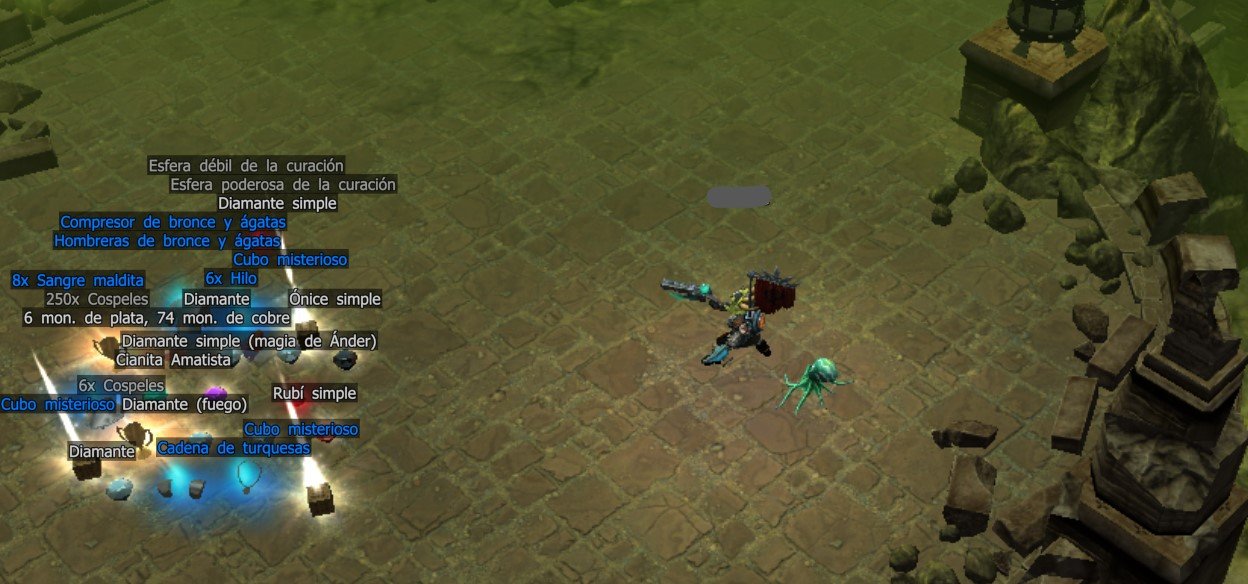The height and width of the screenshot is (584, 1248).
Task: Grab the 6x Hilo loot label
Action: coord(231,279)
